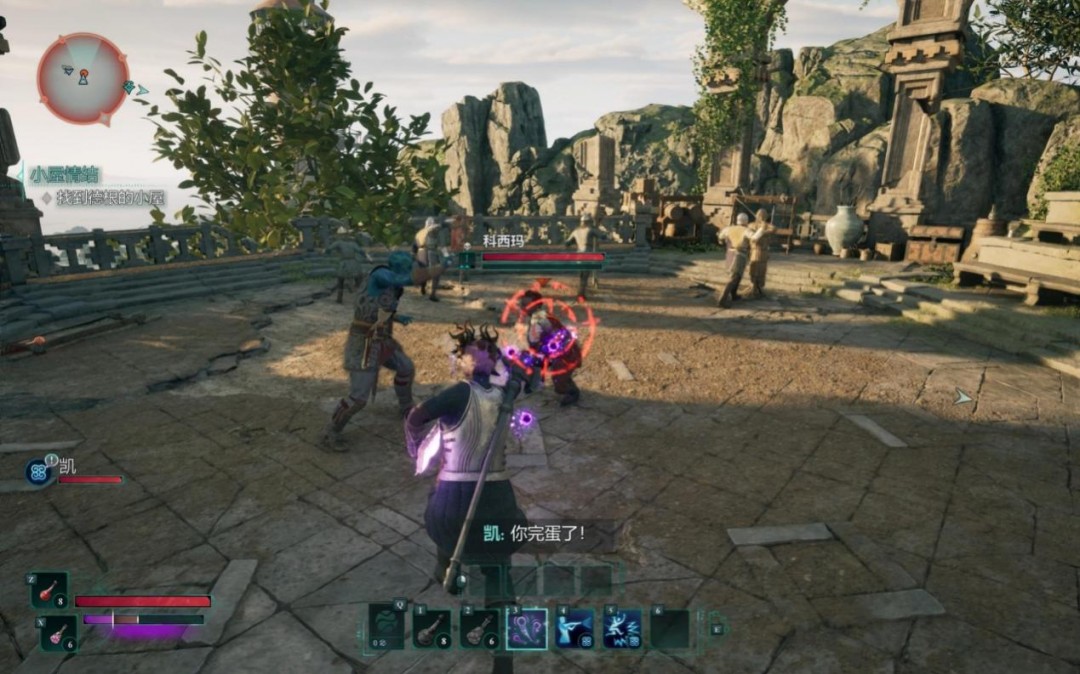This screenshot has height=674, width=1080.
Task: Use the potion flask with count 8
Action: pos(432,629)
